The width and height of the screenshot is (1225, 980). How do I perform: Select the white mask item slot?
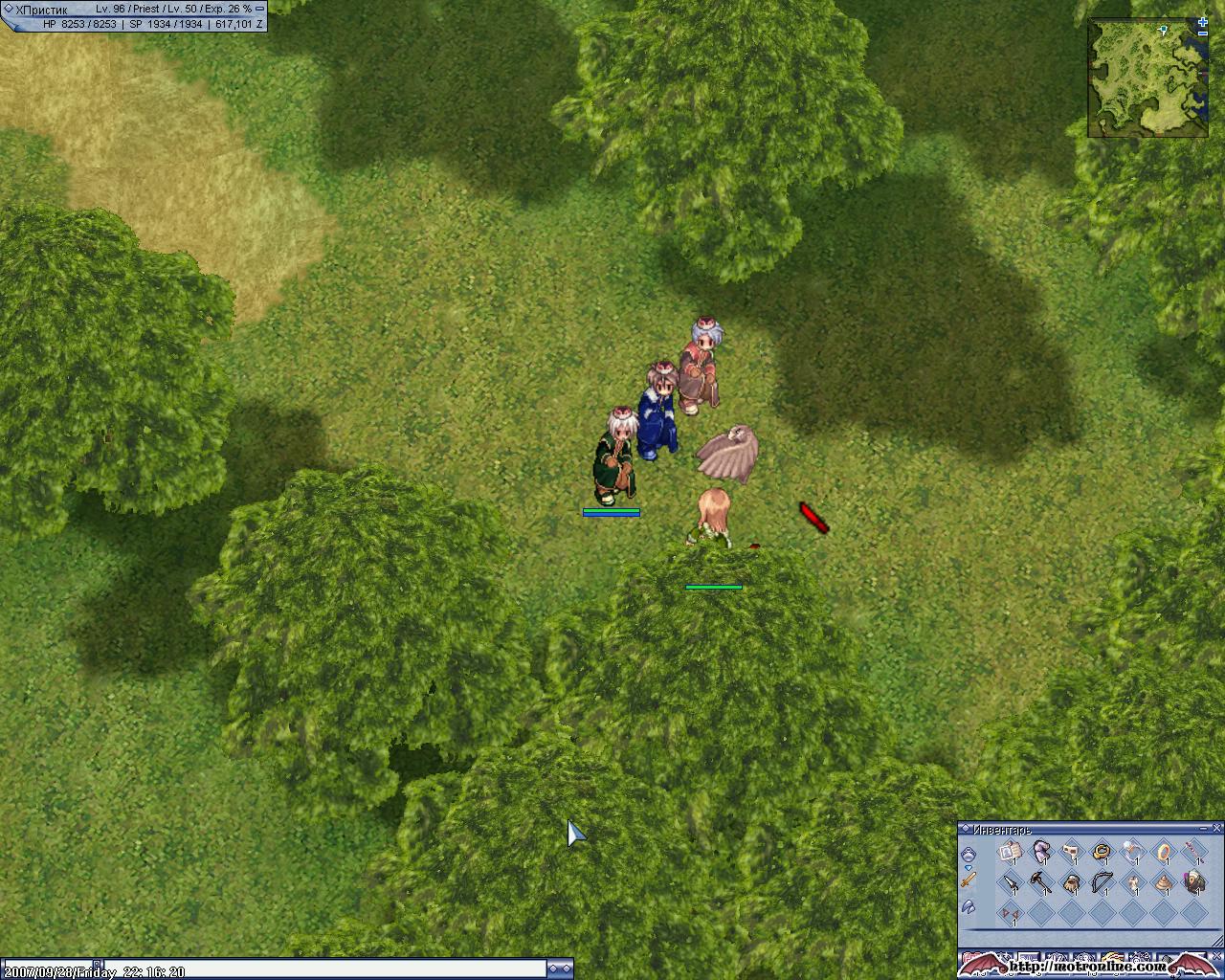[x=1071, y=851]
